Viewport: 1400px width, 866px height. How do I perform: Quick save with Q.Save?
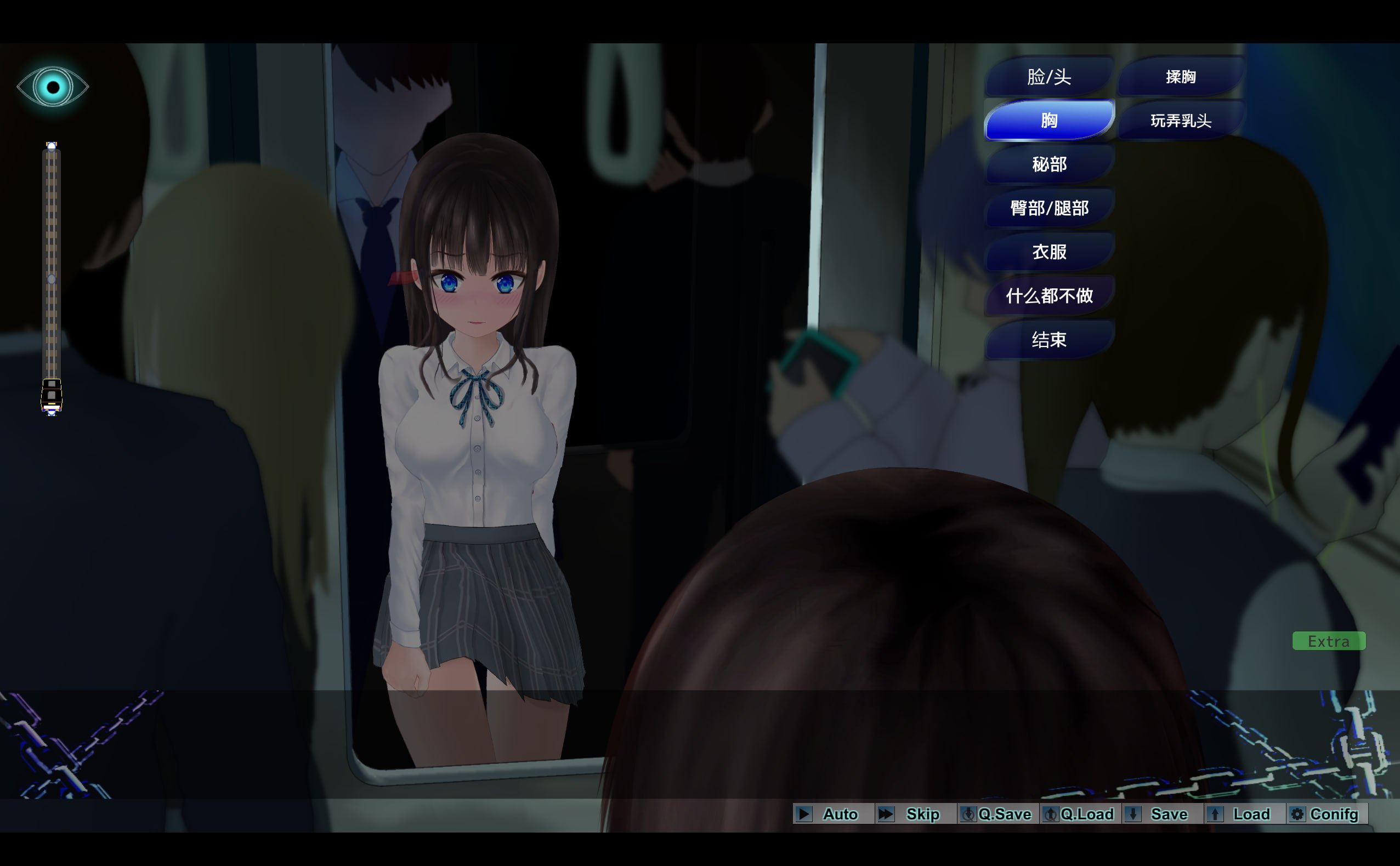click(x=997, y=814)
